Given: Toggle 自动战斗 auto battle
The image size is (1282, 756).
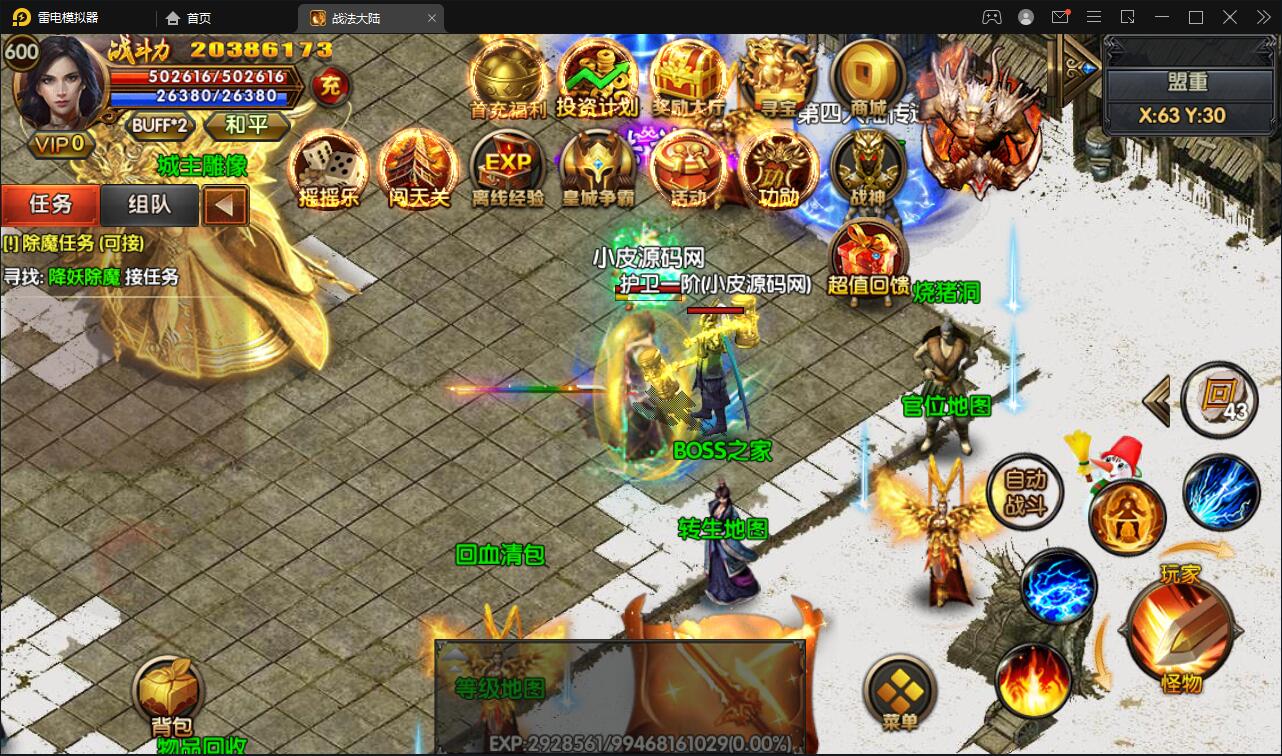Looking at the screenshot, I should click(1024, 493).
